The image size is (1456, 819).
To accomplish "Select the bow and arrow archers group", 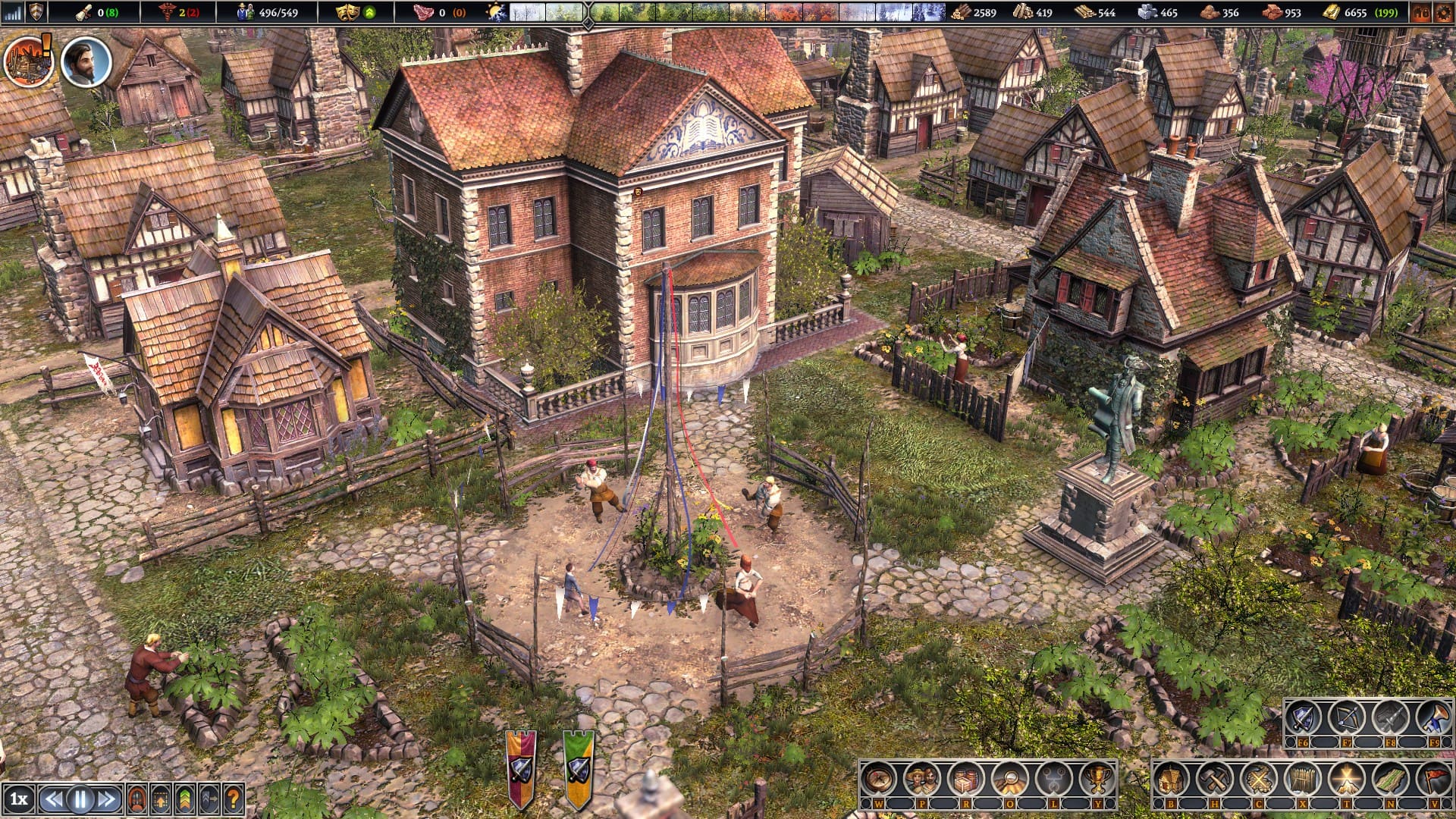I will coord(1347,718).
